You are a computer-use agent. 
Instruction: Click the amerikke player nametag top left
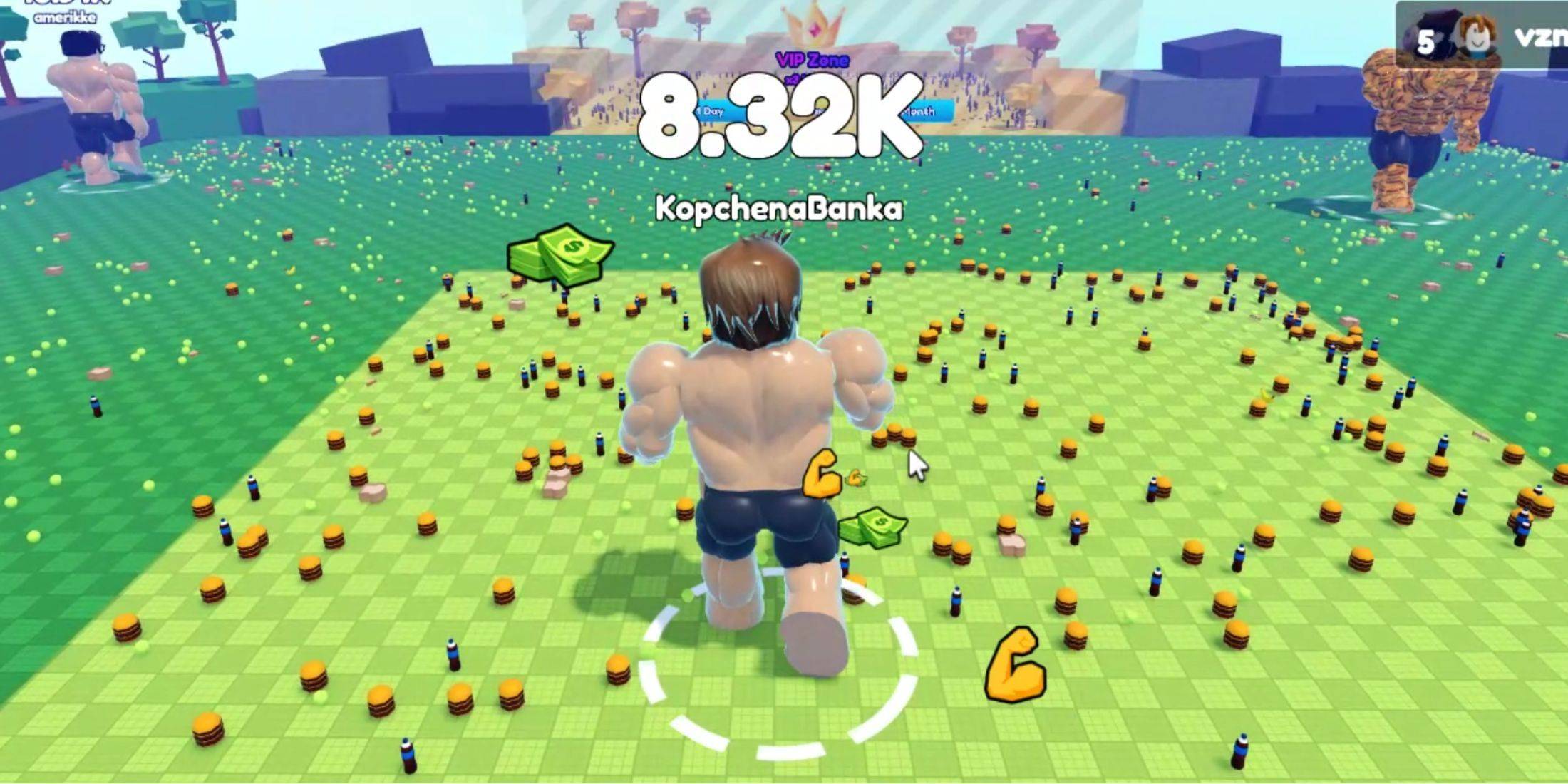point(64,18)
